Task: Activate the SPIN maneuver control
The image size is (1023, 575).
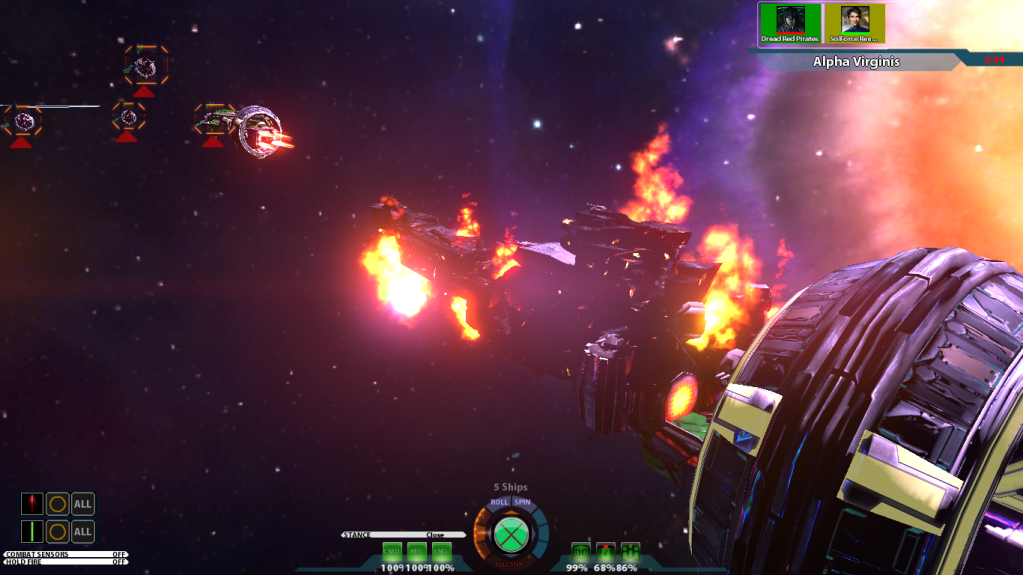Action: [522, 502]
